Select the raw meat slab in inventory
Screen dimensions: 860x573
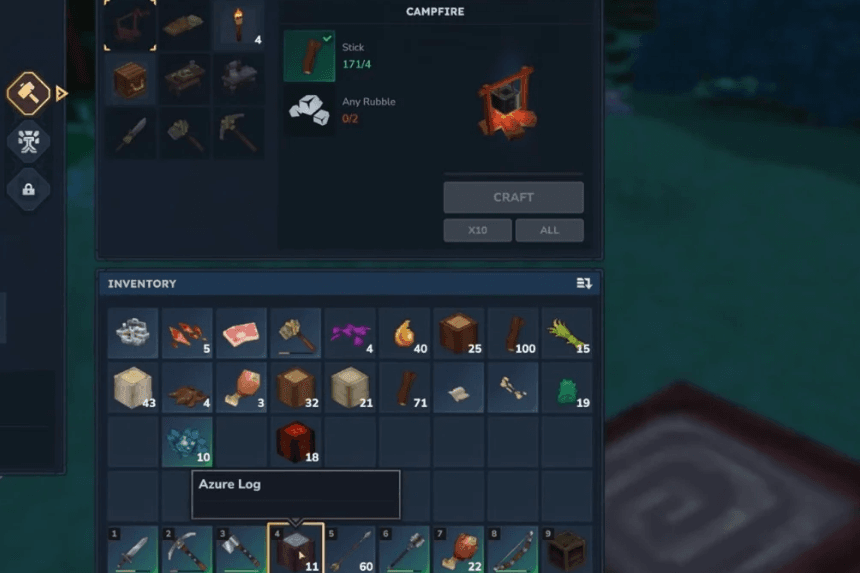pyautogui.click(x=241, y=334)
